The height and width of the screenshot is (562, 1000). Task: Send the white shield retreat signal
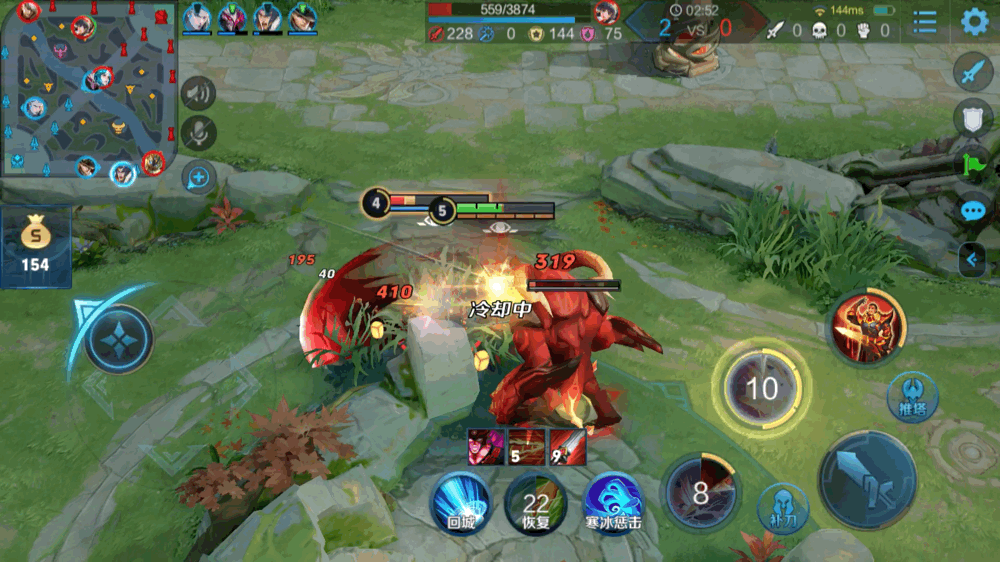[x=973, y=118]
